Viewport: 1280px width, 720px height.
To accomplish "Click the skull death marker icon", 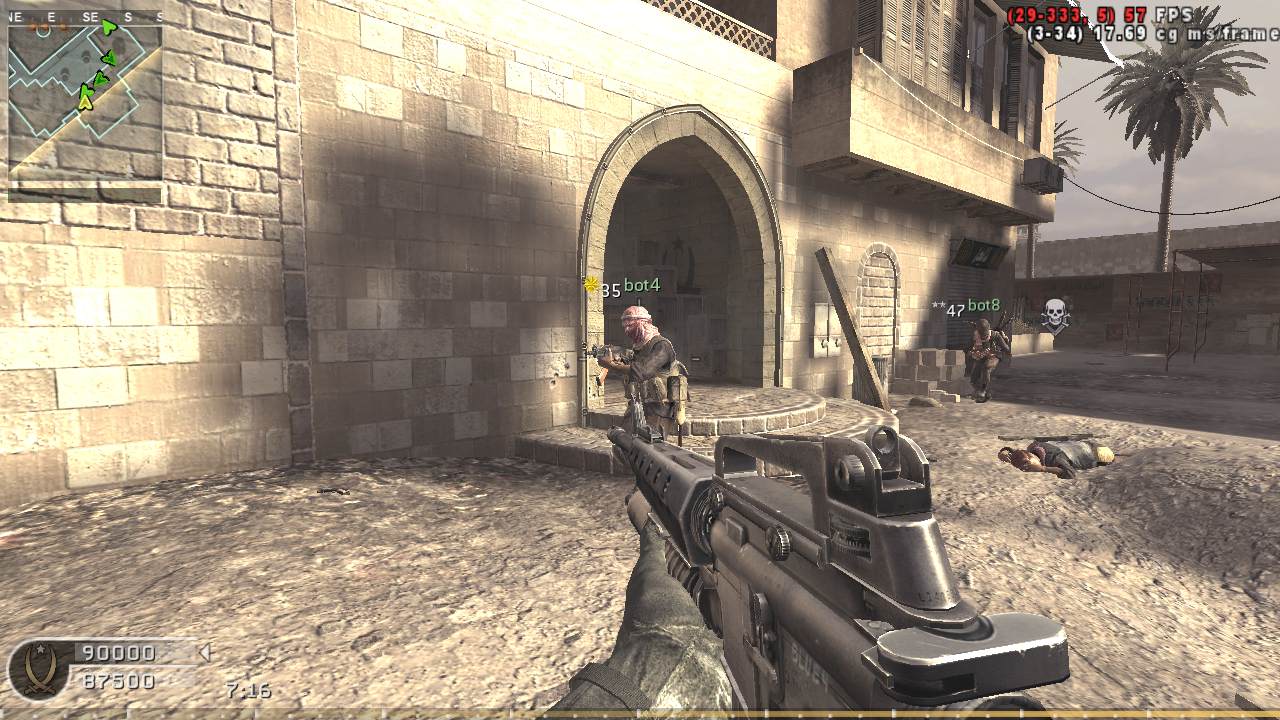I will [1054, 315].
